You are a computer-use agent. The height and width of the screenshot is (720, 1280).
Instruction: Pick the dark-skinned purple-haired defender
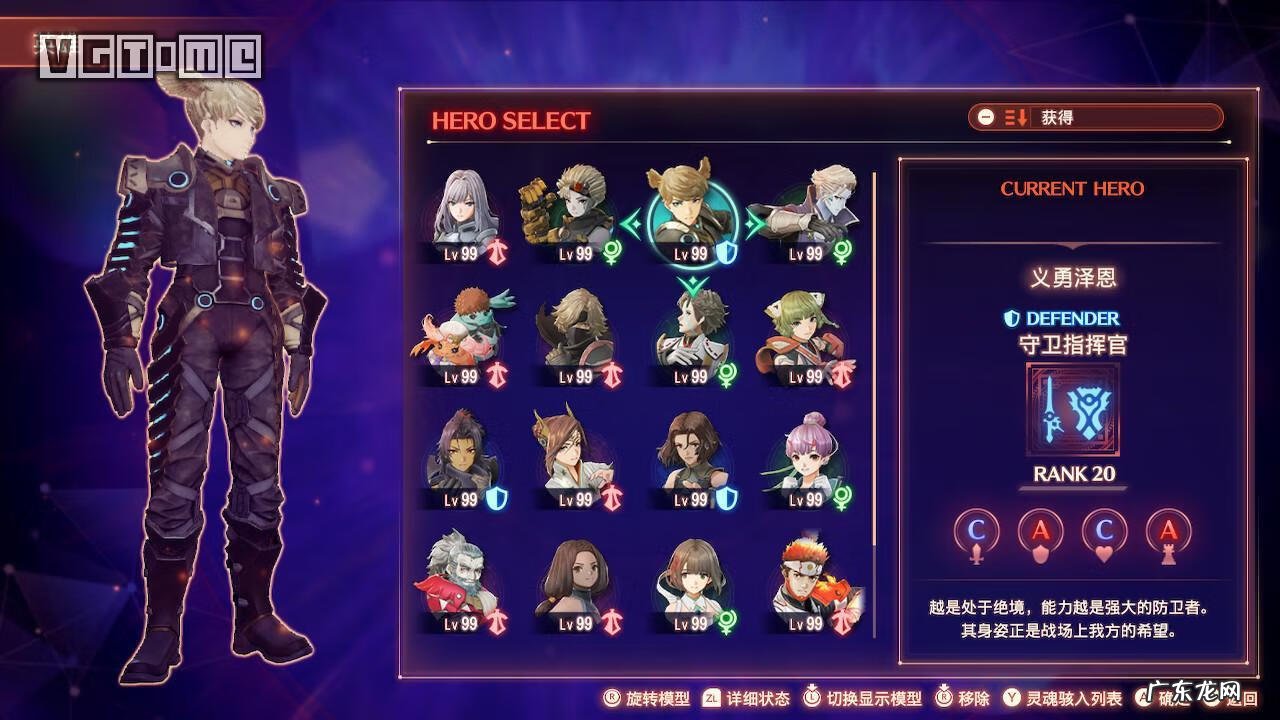tap(463, 460)
